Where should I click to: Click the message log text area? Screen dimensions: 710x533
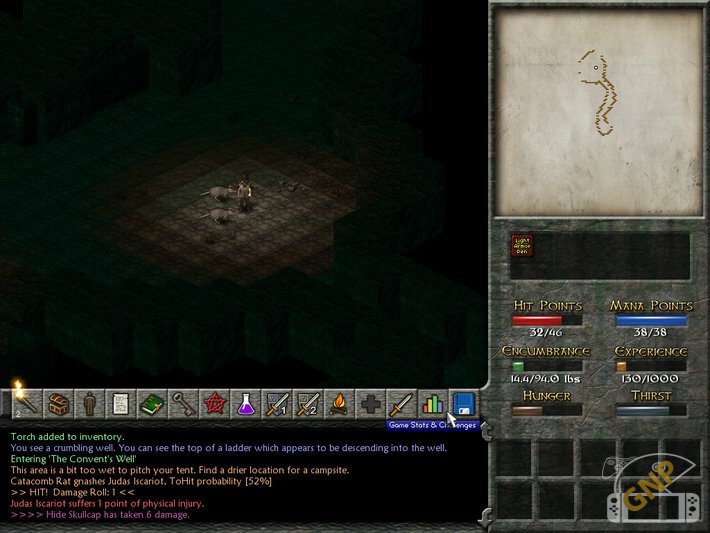point(240,475)
